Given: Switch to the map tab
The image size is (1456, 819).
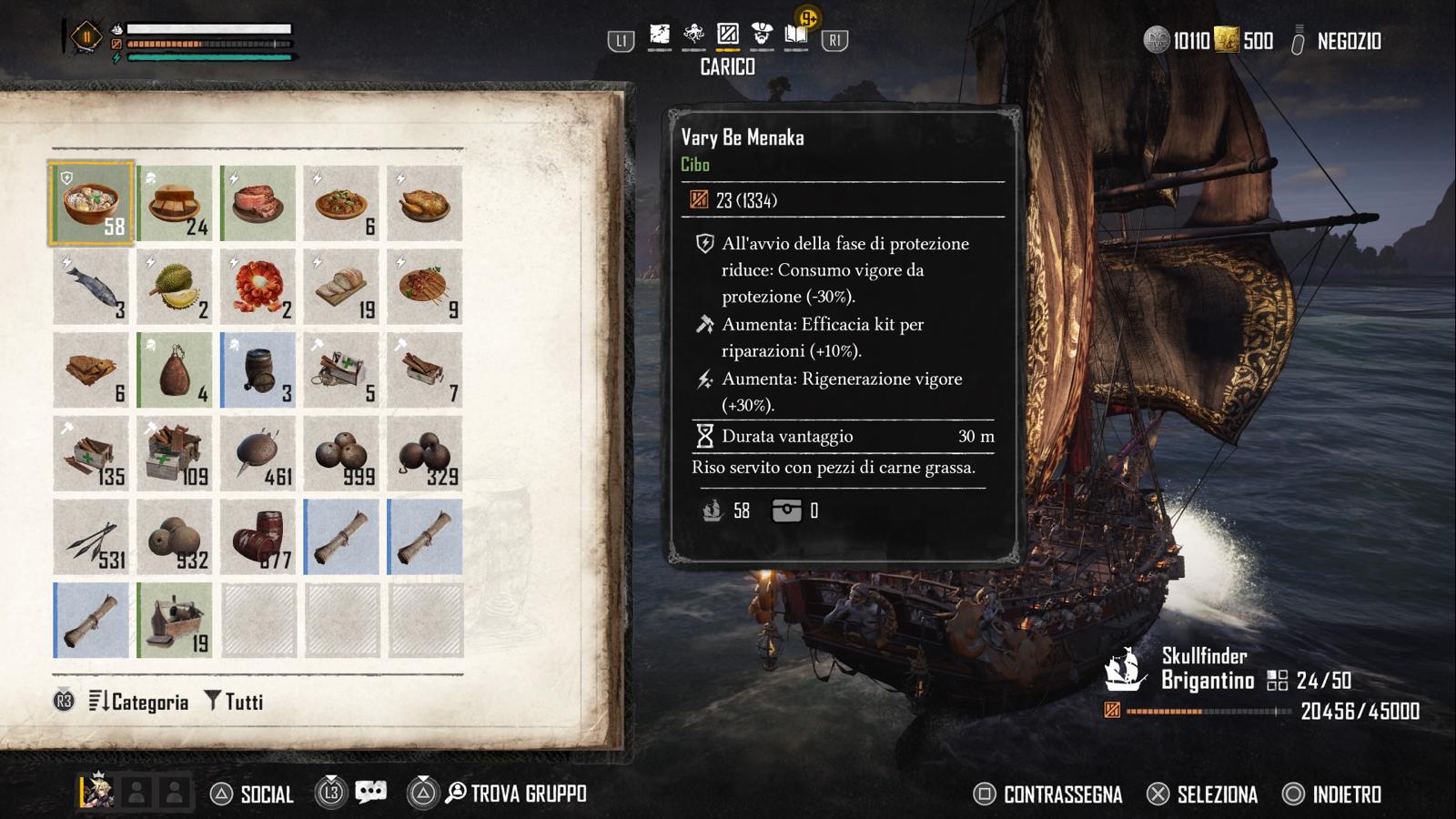Looking at the screenshot, I should coord(660,35).
